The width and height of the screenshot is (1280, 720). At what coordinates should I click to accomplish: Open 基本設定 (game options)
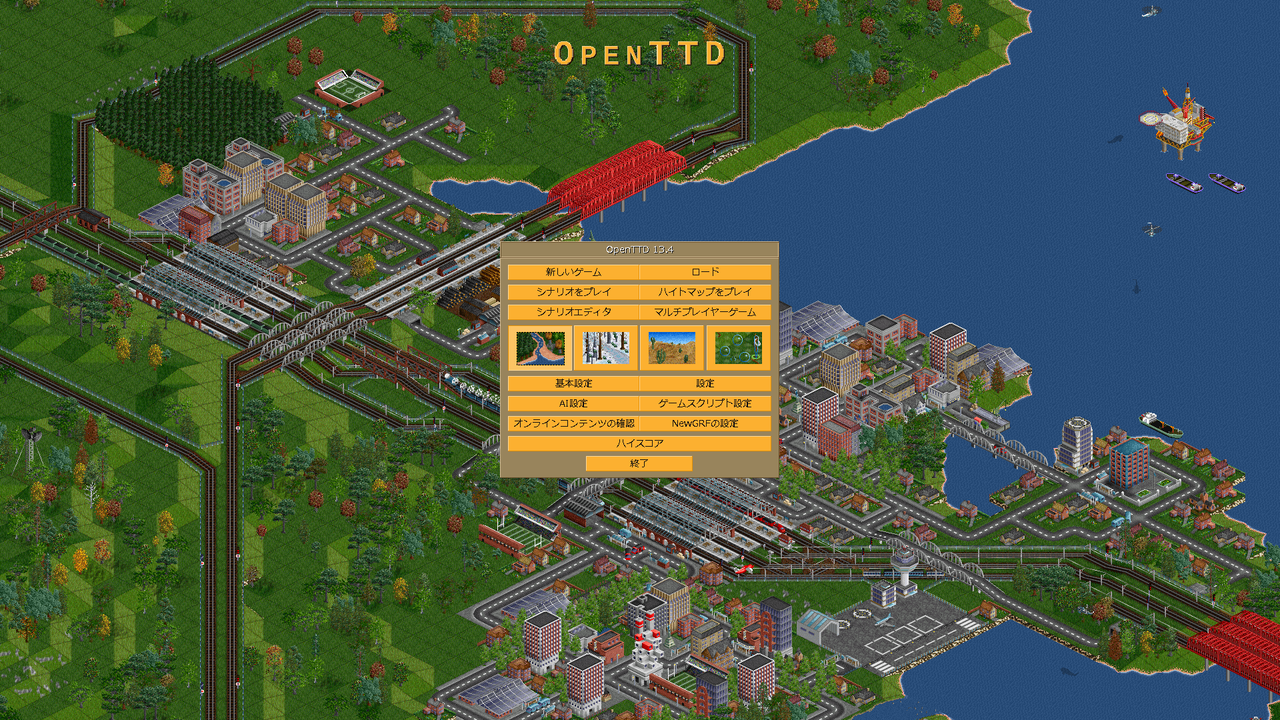tap(572, 383)
